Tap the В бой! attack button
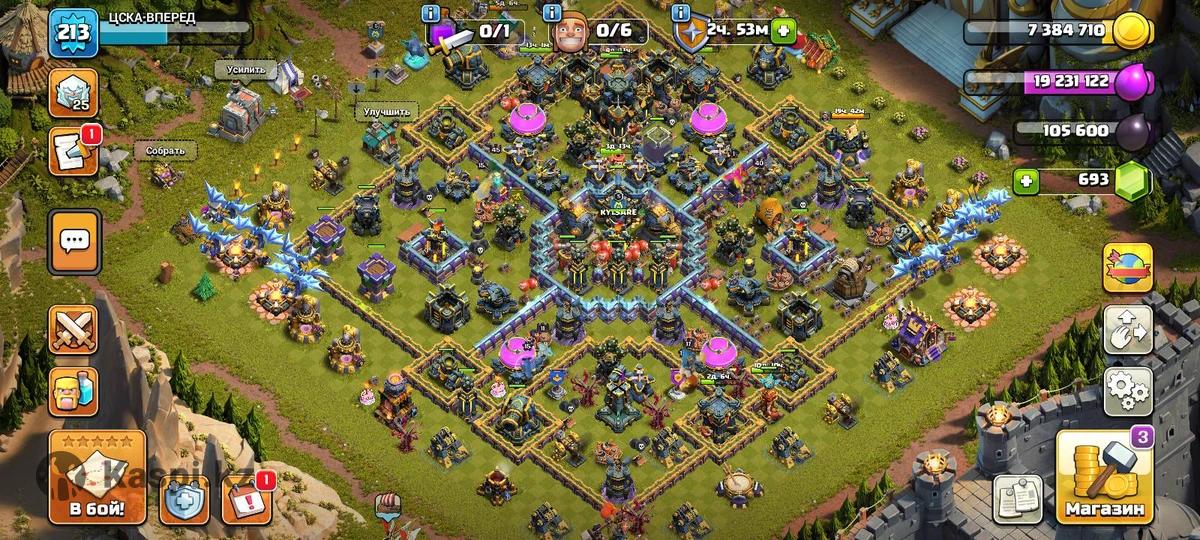Viewport: 1200px width, 540px height. pyautogui.click(x=97, y=476)
